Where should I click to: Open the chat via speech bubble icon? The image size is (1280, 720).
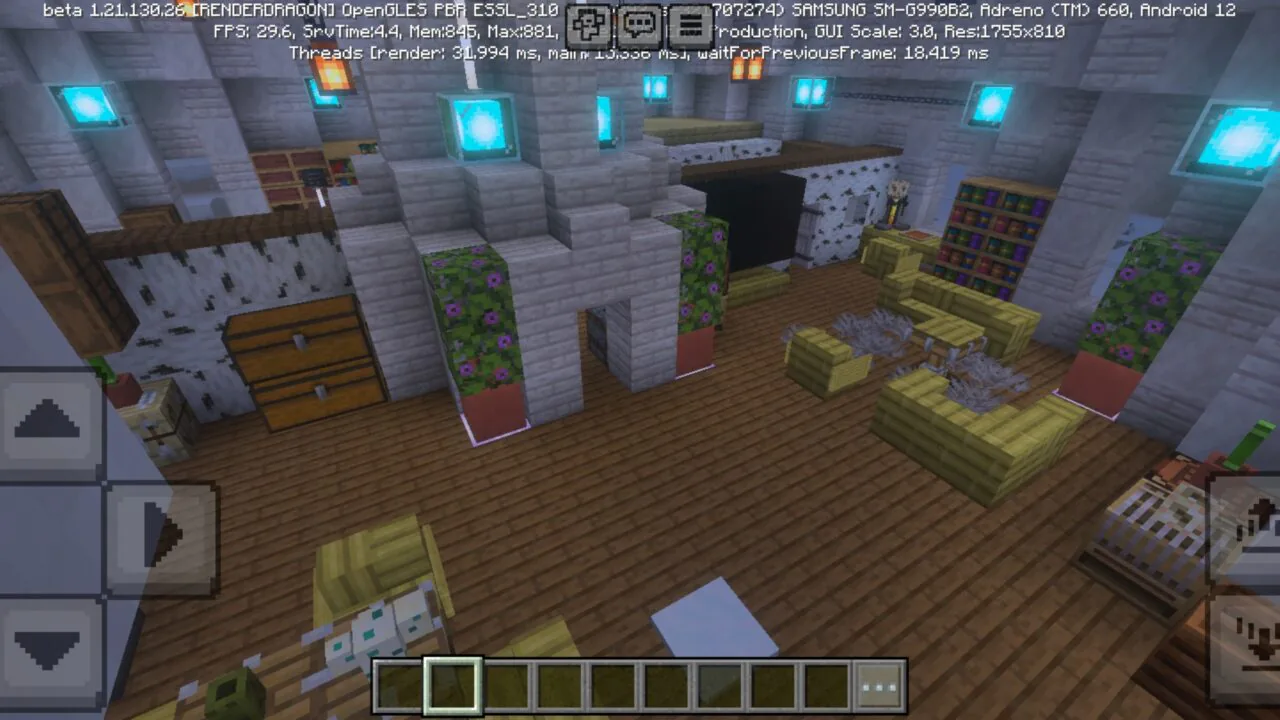click(x=639, y=26)
